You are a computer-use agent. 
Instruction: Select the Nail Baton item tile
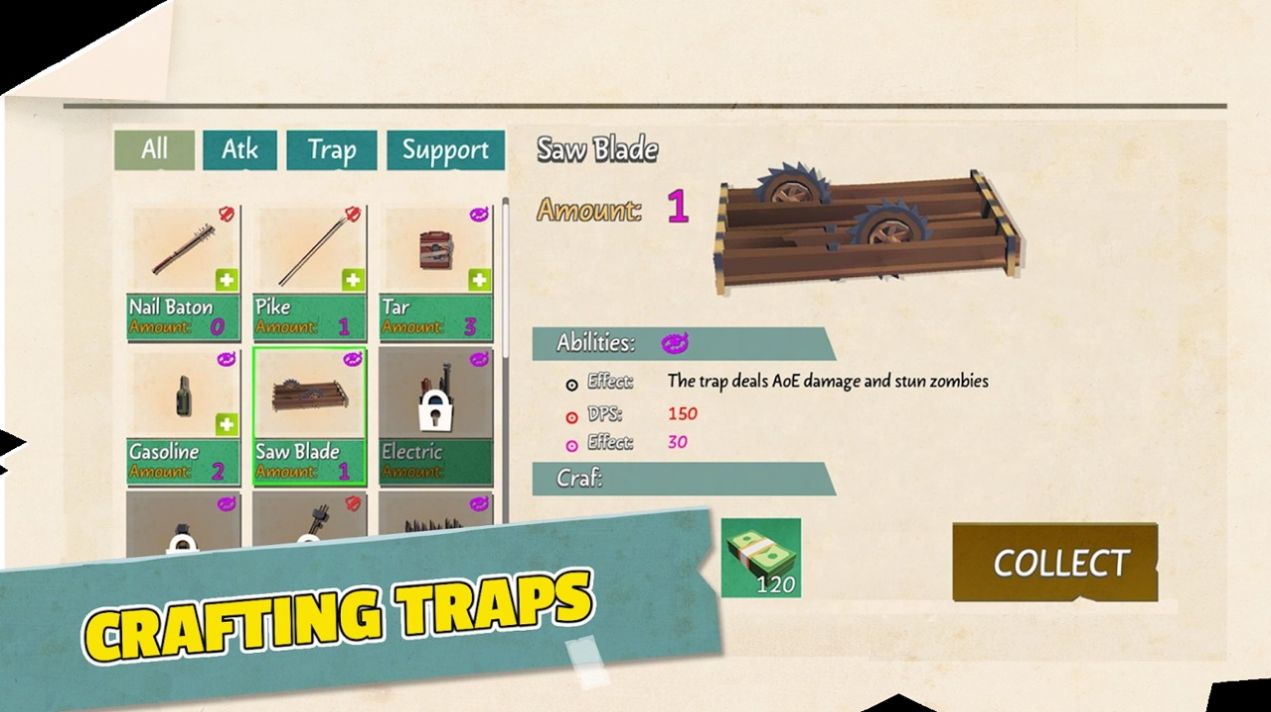tap(183, 259)
